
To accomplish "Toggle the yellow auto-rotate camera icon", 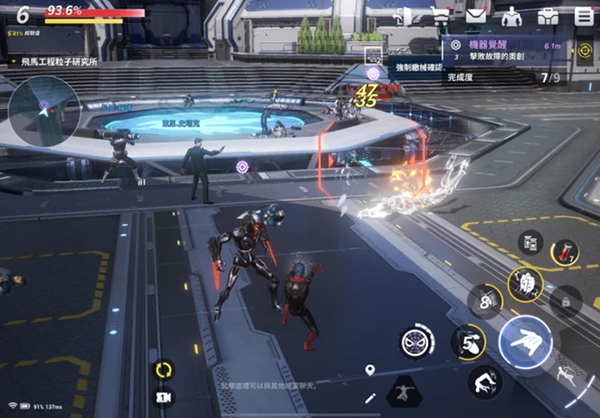I will [x=162, y=369].
